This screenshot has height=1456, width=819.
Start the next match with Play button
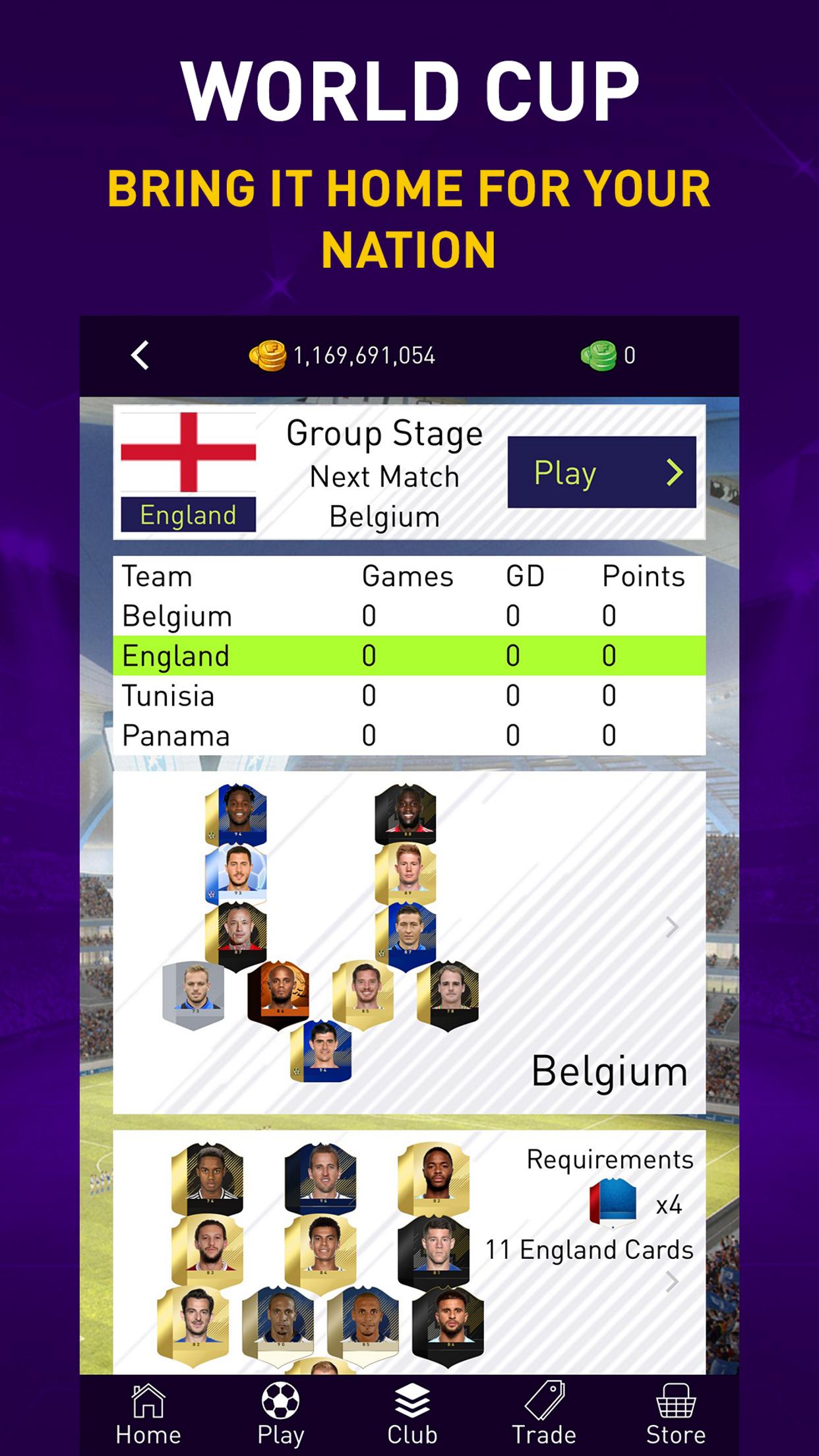click(601, 472)
